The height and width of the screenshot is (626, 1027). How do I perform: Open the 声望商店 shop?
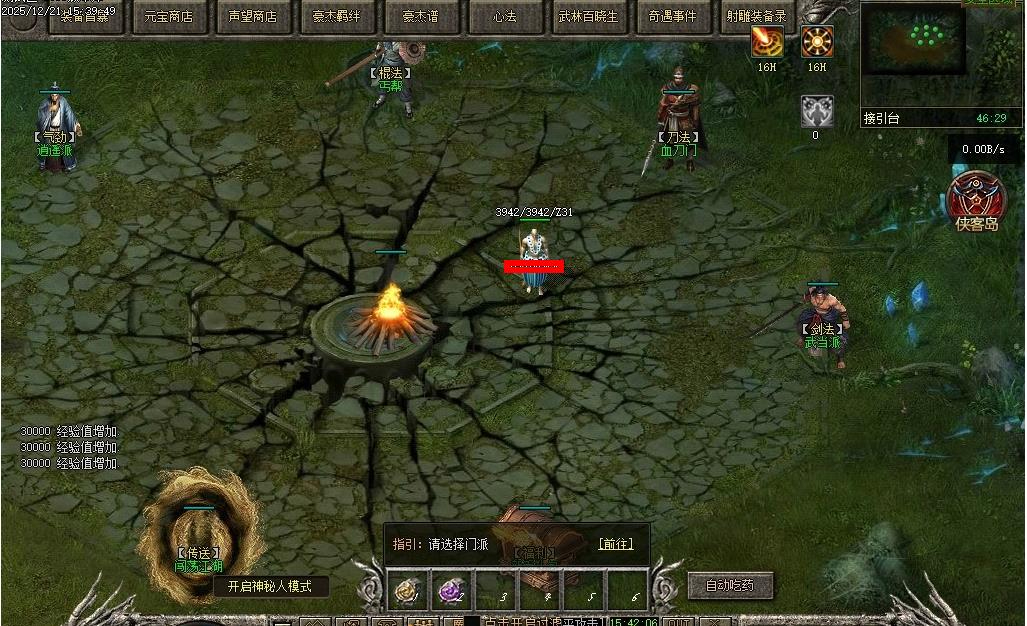[x=252, y=16]
